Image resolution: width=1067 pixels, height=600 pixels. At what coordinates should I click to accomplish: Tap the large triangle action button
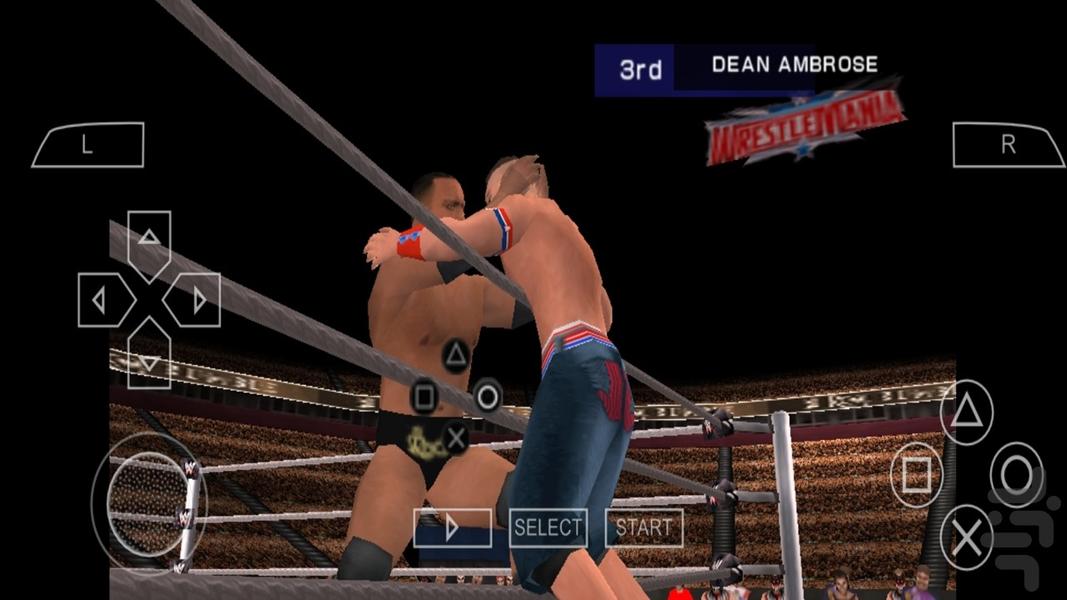click(967, 412)
